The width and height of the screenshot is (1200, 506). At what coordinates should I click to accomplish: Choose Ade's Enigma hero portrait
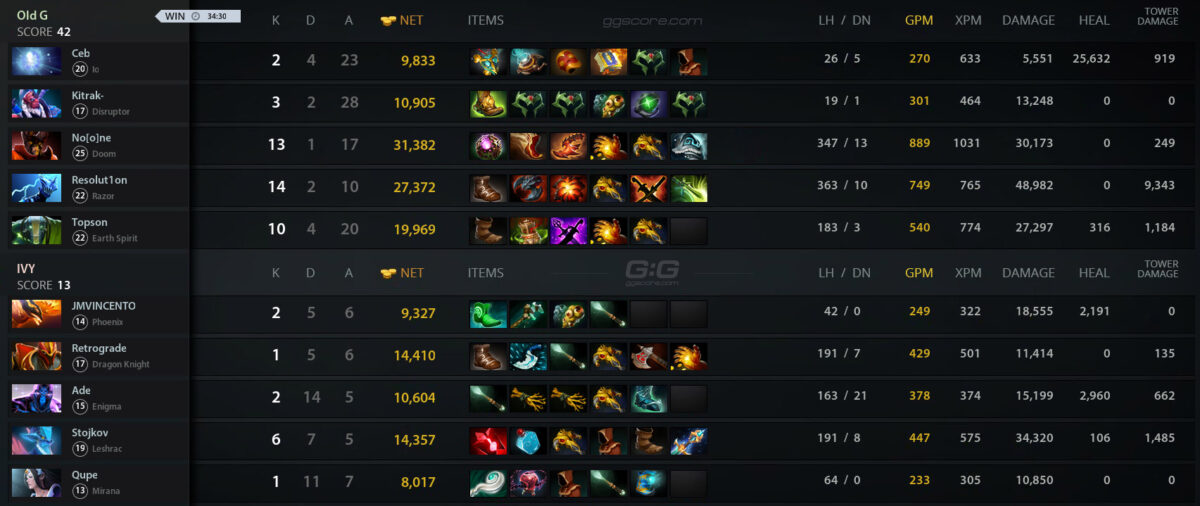36,398
